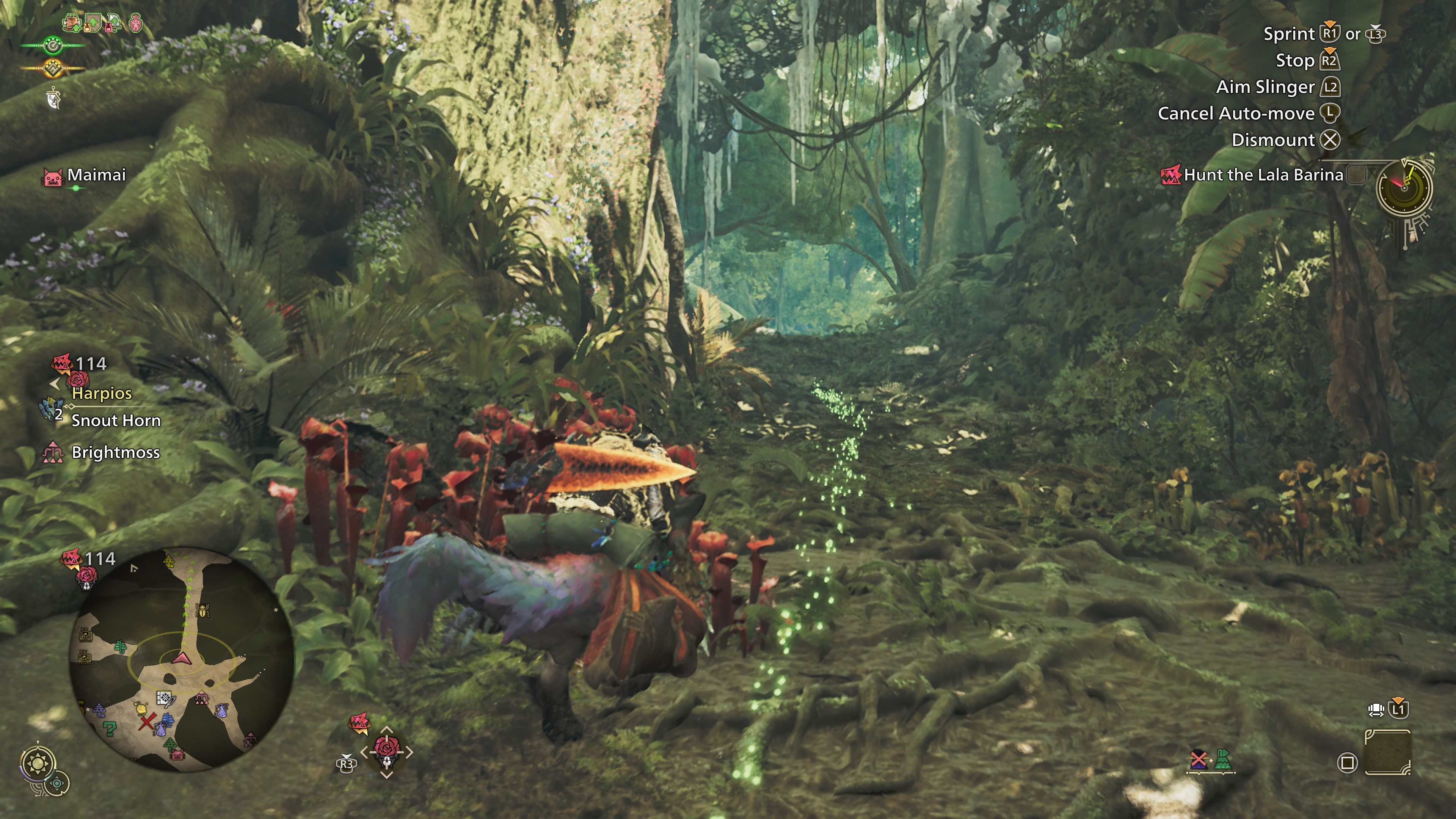Click the green question mark map marker
This screenshot has height=819, width=1456.
pyautogui.click(x=110, y=729)
